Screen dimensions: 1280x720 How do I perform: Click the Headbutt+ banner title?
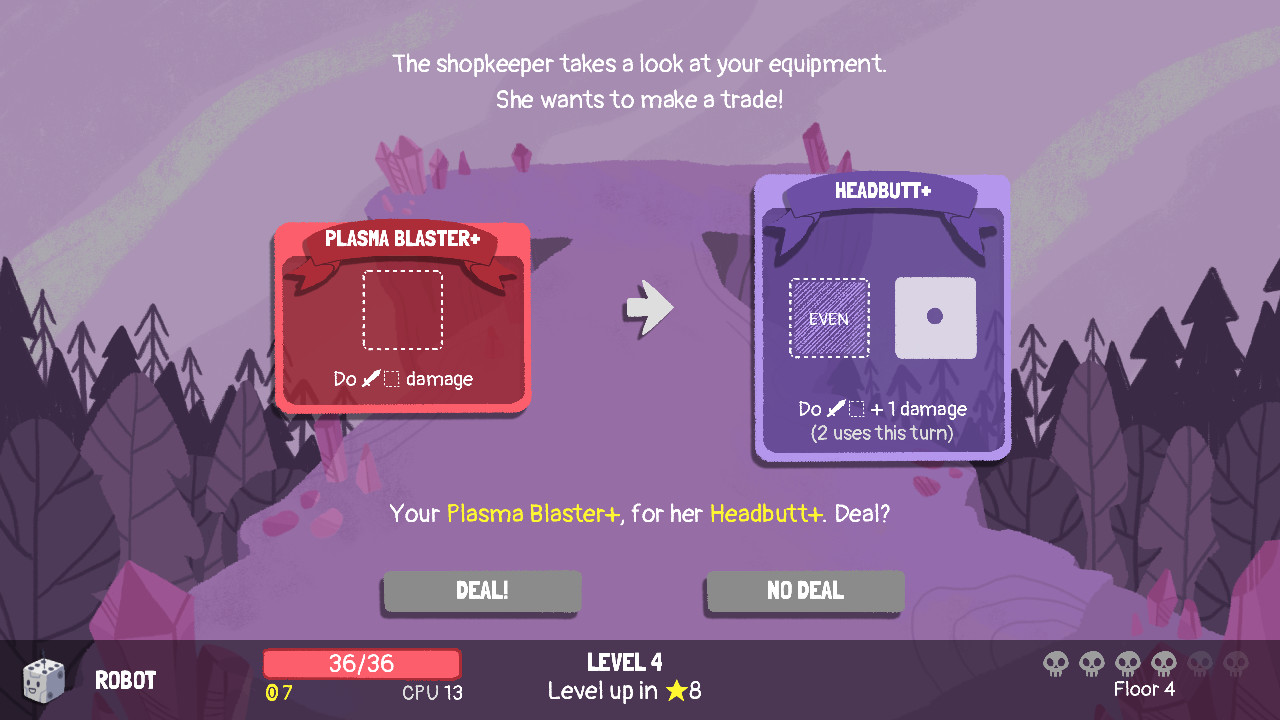pyautogui.click(x=881, y=190)
